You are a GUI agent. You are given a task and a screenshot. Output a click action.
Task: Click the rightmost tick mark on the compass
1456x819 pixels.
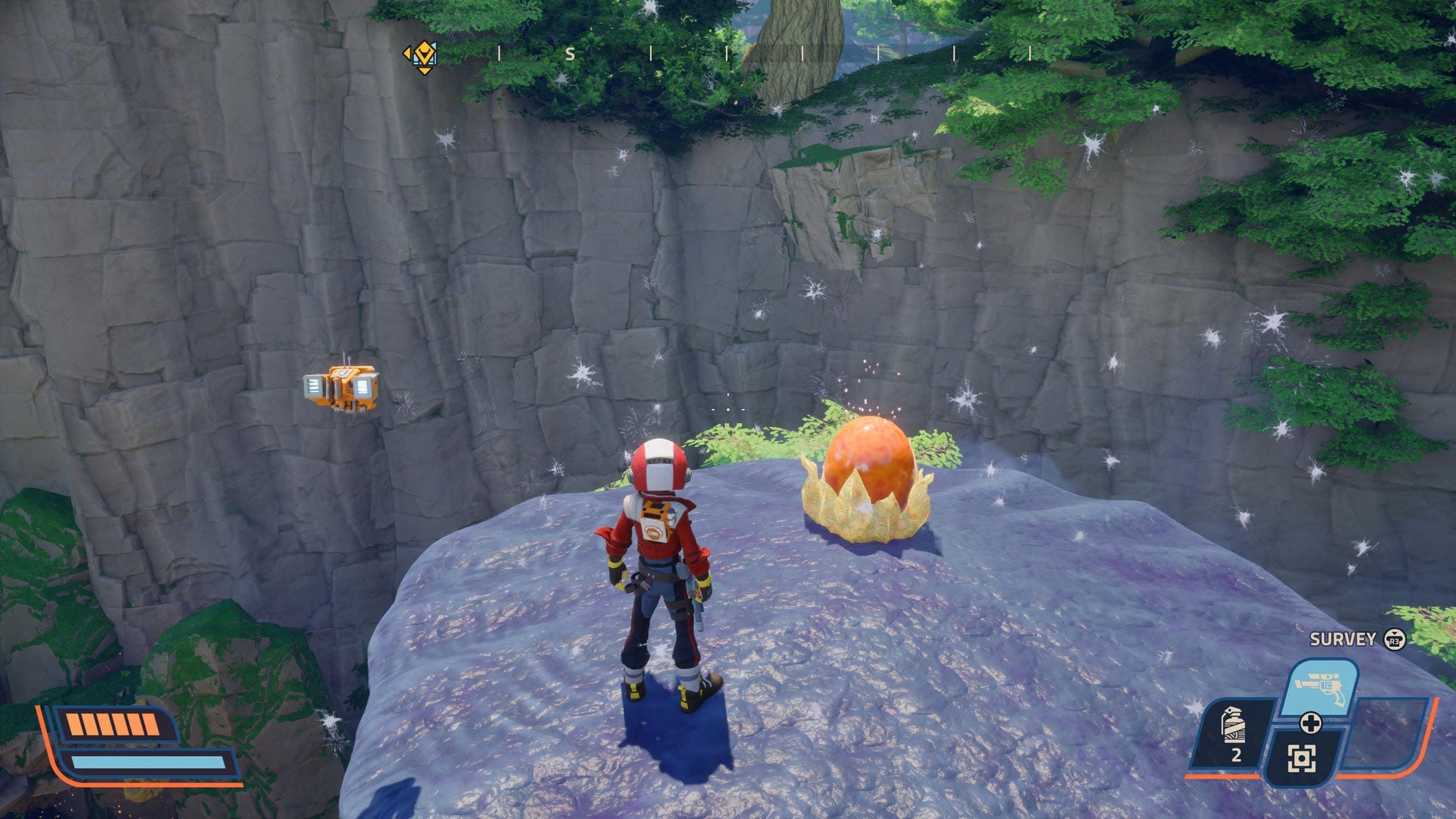1029,55
